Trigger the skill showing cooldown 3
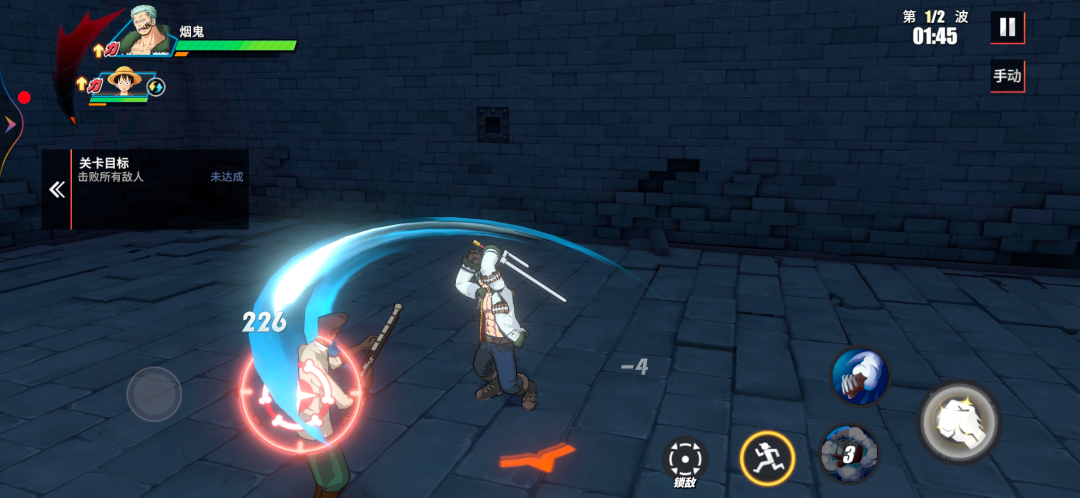Screen dimensions: 1080x498 click(848, 453)
